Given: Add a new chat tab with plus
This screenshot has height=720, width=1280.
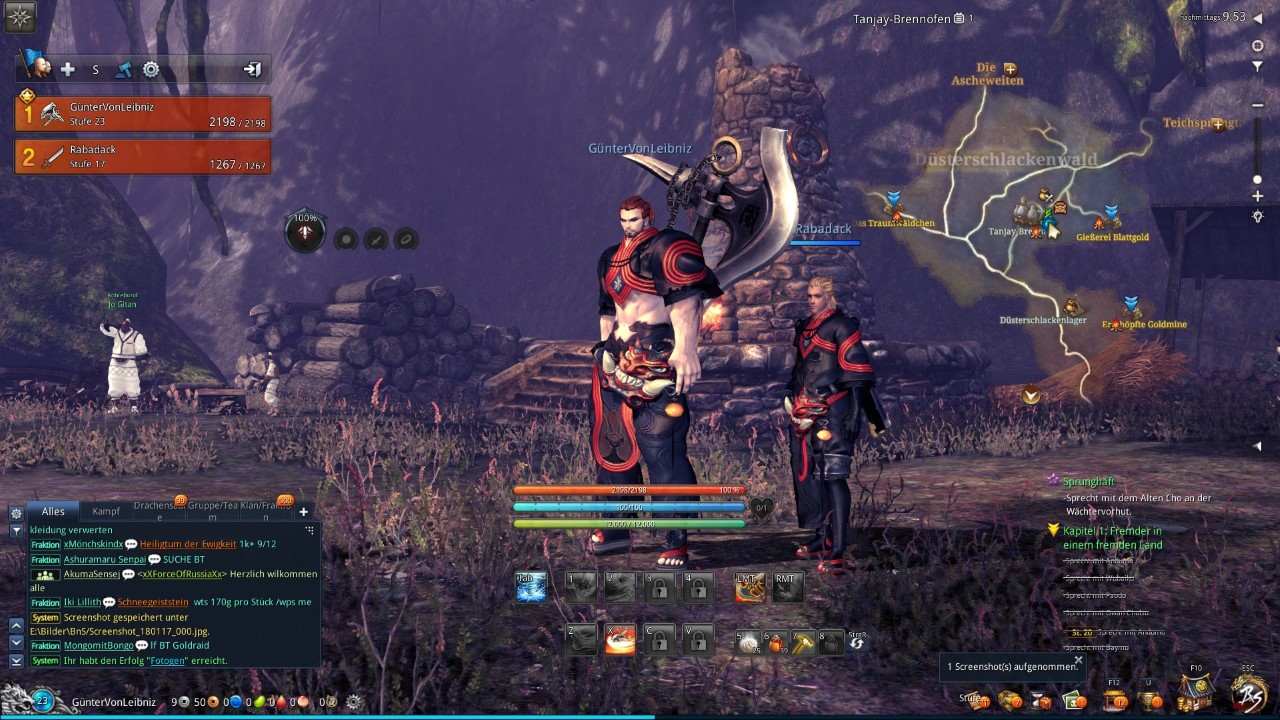Looking at the screenshot, I should pos(304,511).
